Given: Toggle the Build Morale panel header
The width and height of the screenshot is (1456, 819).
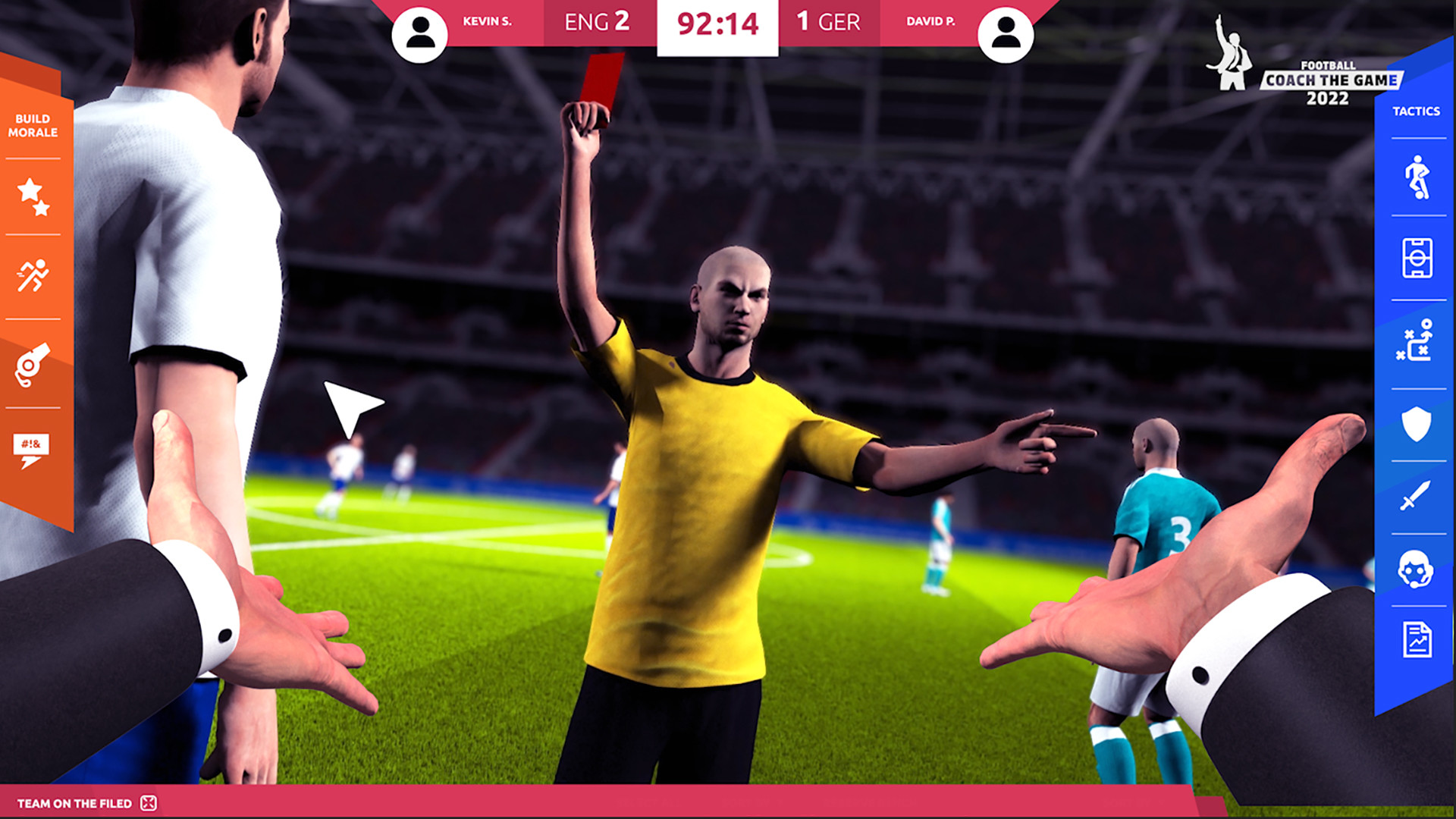Looking at the screenshot, I should pyautogui.click(x=34, y=125).
